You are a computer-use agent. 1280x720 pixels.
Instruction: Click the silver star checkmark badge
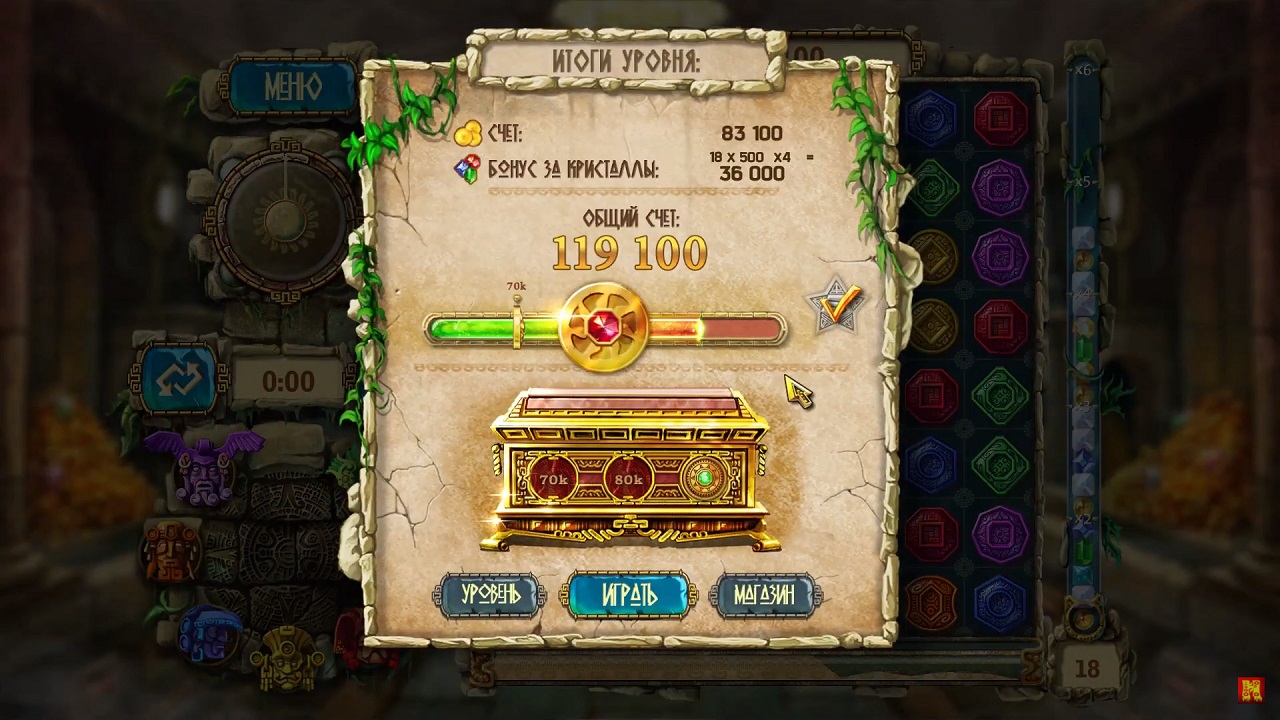(835, 305)
